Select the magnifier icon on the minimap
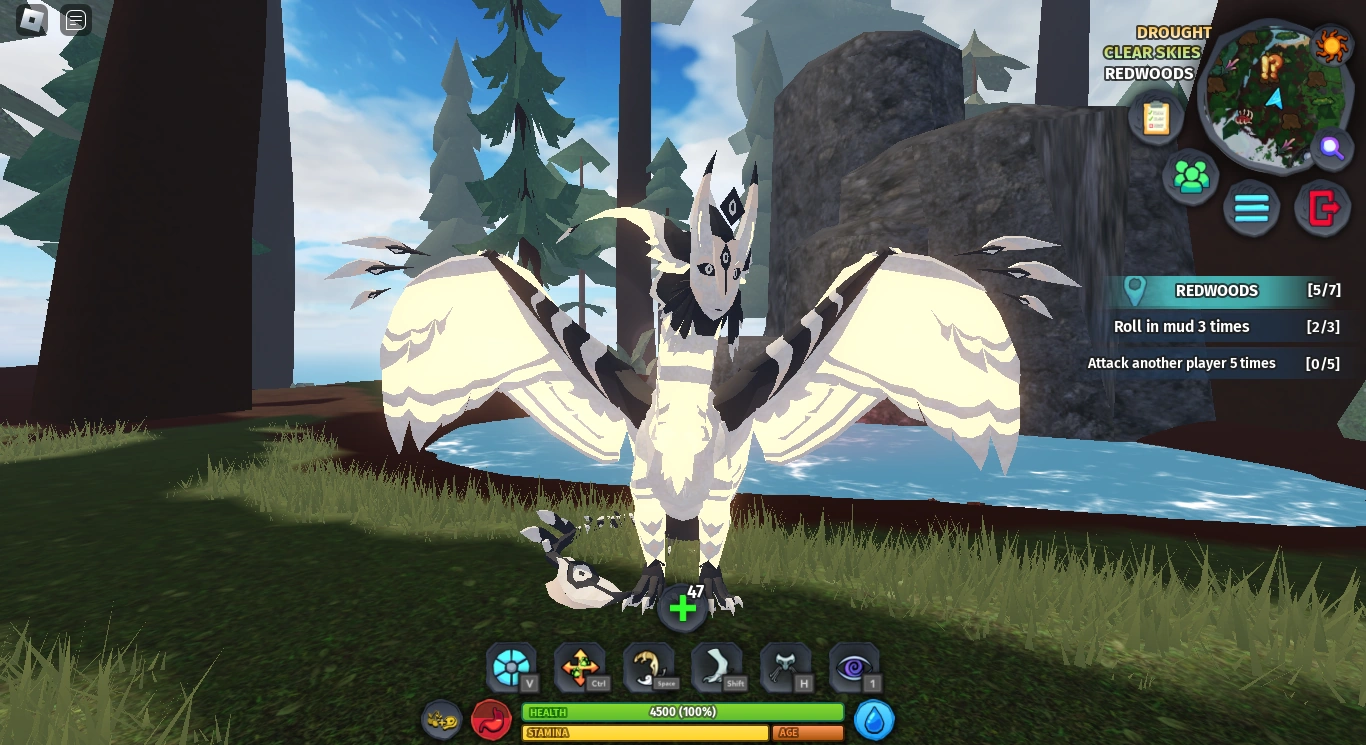Image resolution: width=1366 pixels, height=745 pixels. (x=1331, y=150)
